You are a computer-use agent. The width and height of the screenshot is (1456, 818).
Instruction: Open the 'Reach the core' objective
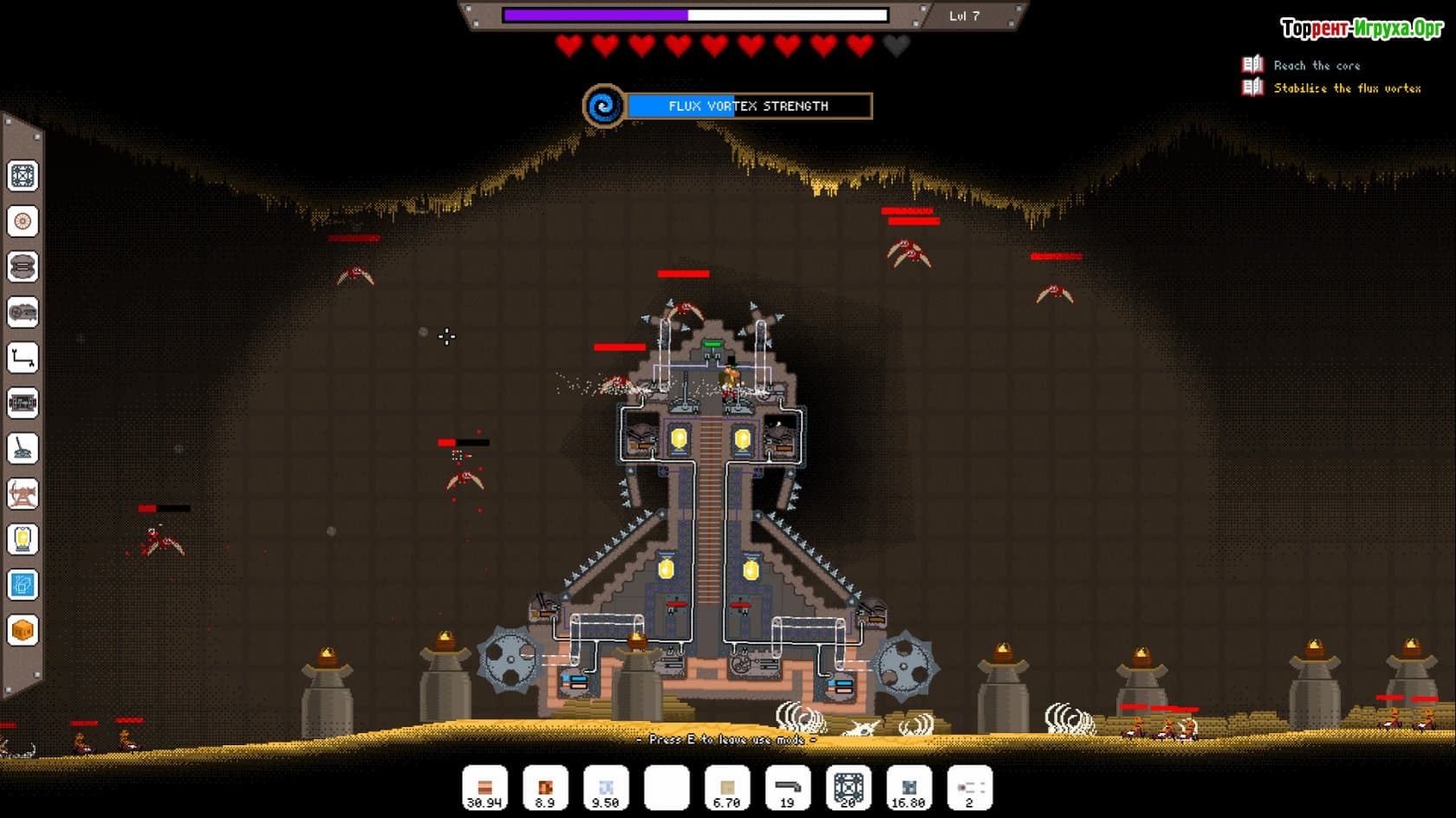coord(1316,66)
